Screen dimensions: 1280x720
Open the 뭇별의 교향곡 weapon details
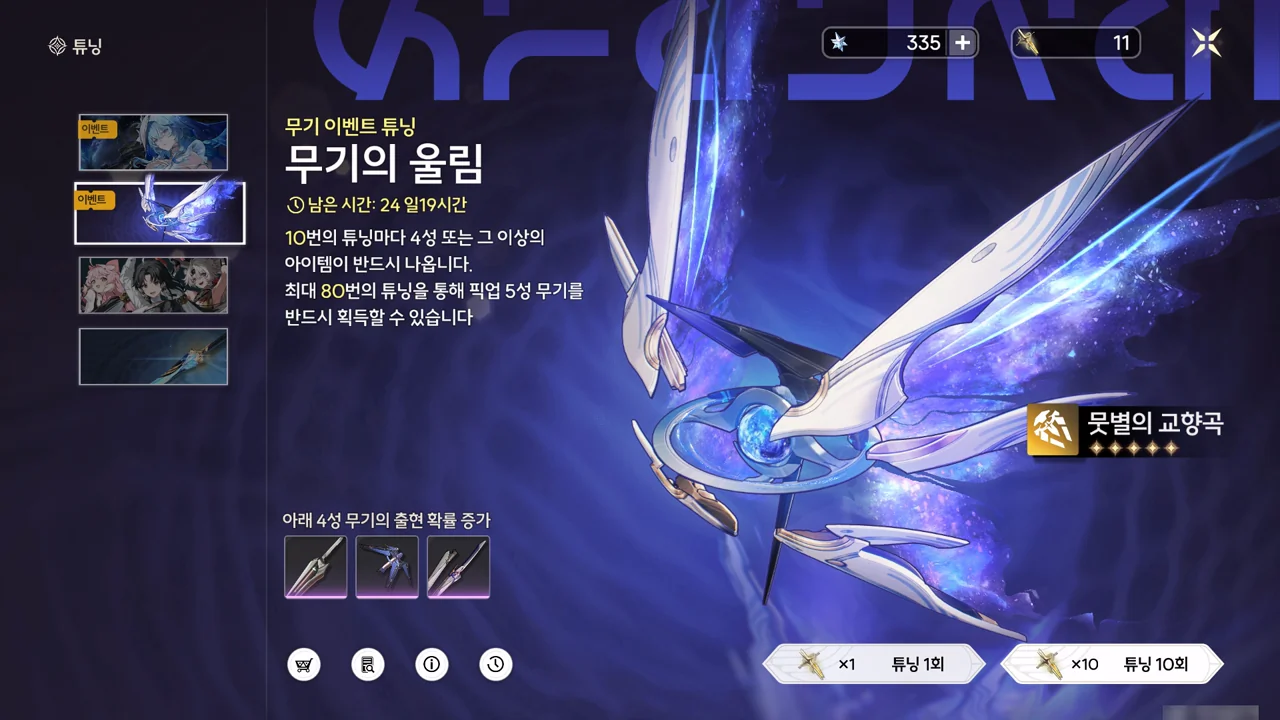pos(1130,431)
